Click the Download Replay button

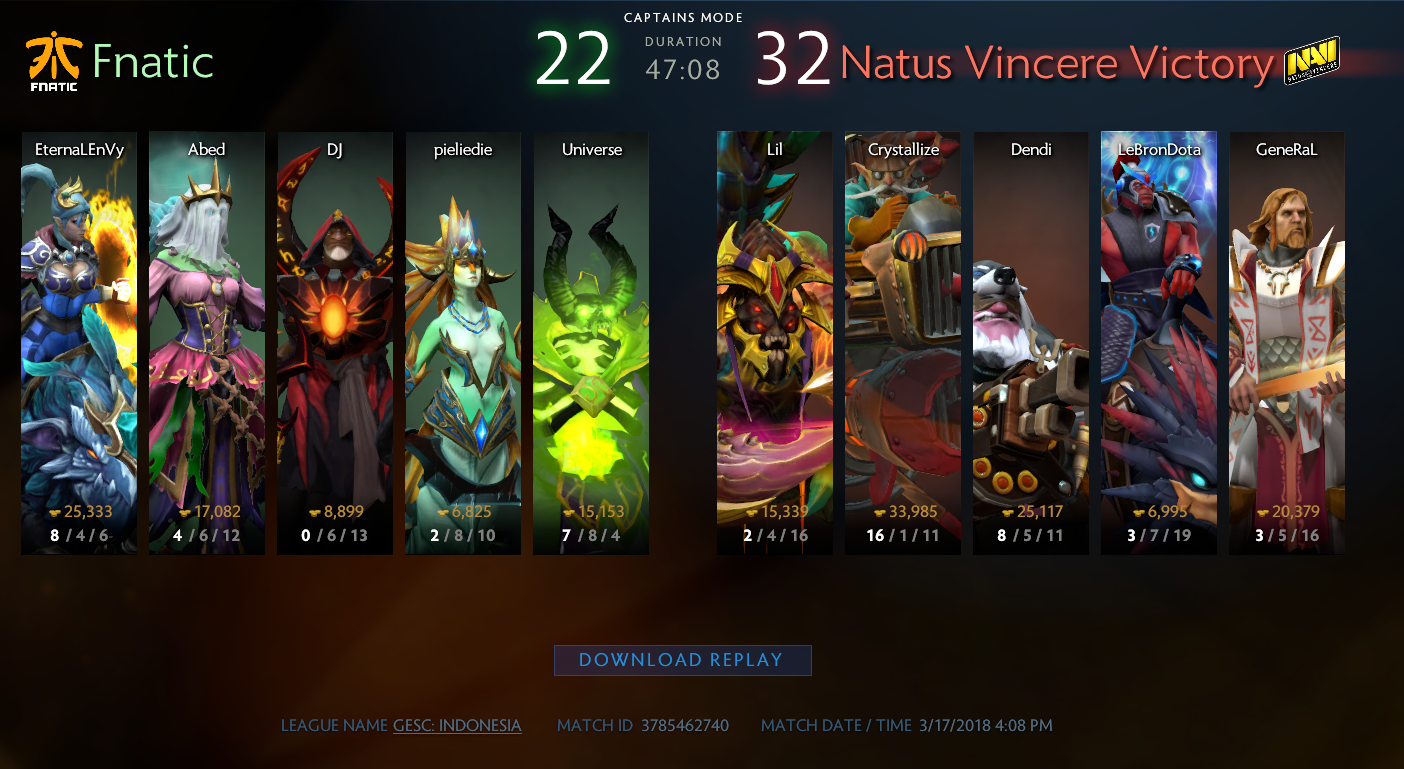(x=682, y=660)
